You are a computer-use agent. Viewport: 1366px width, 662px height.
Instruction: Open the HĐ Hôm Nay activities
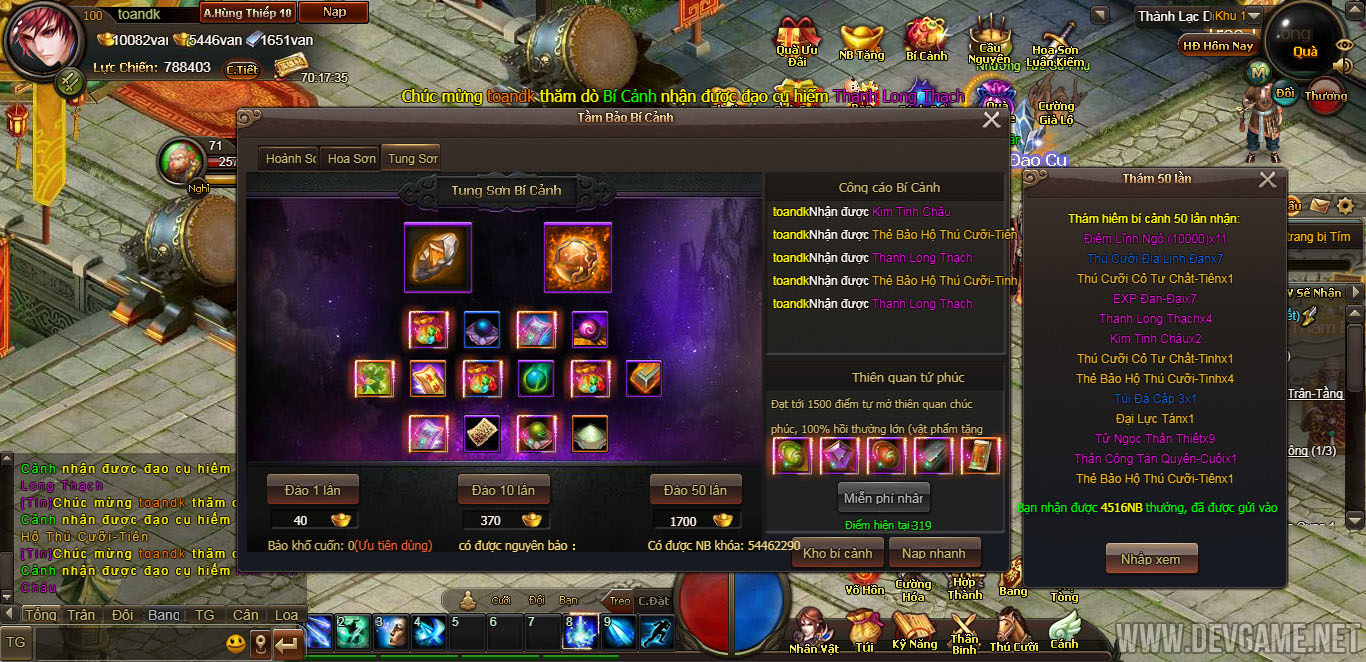(1217, 46)
